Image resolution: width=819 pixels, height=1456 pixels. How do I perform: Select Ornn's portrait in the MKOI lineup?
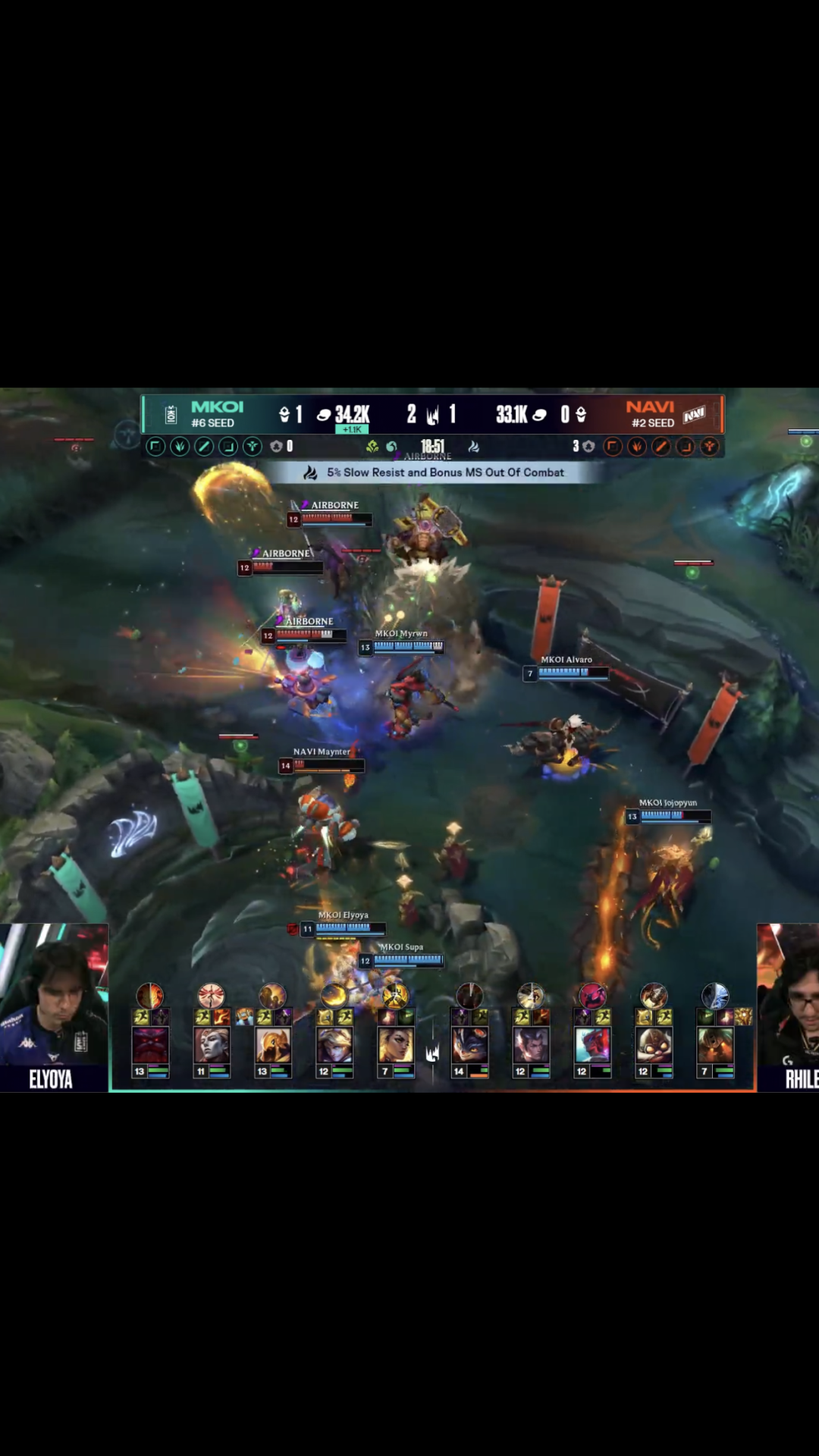pos(150,1045)
